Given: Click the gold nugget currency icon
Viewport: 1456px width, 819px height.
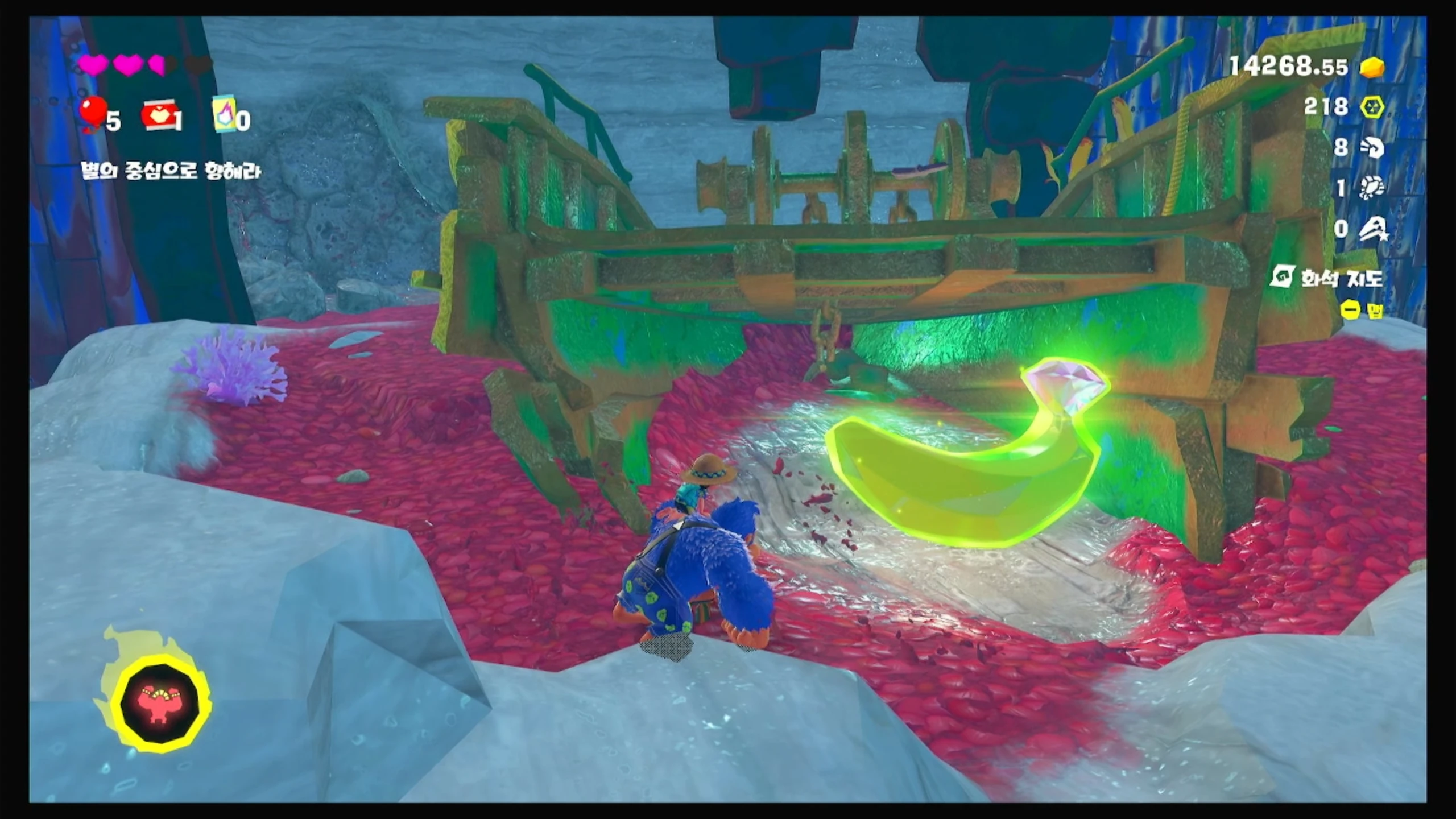Looking at the screenshot, I should click(x=1372, y=68).
